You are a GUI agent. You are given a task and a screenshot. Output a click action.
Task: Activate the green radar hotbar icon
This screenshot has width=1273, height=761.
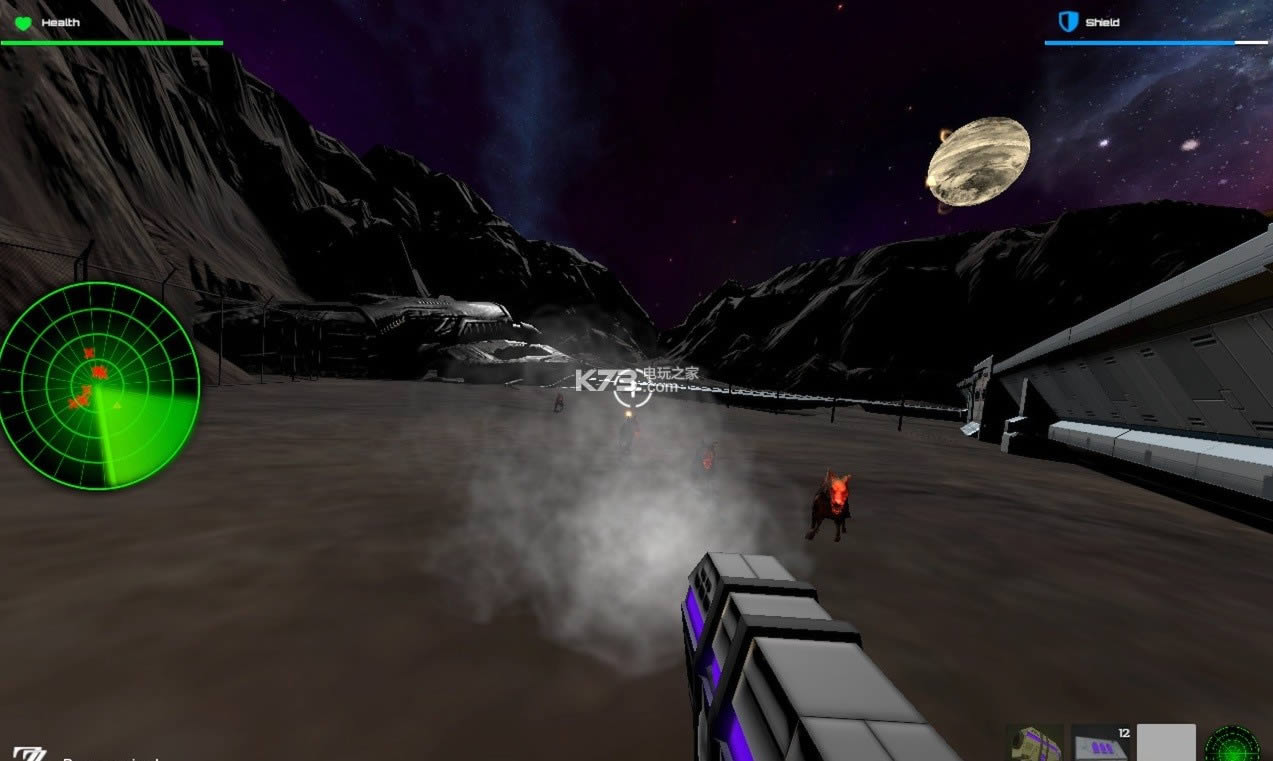(x=1232, y=744)
